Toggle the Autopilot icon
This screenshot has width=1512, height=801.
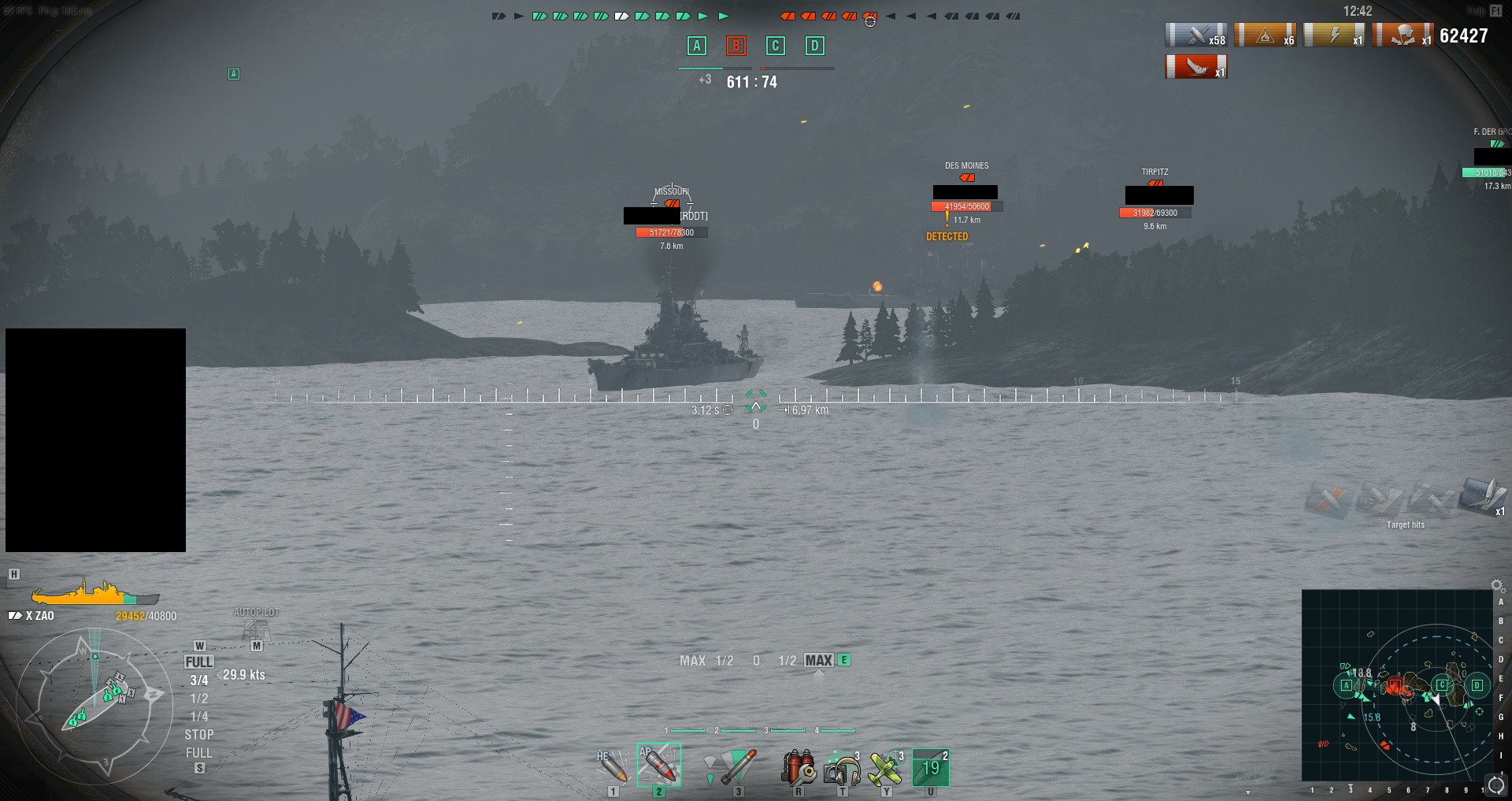click(x=256, y=629)
